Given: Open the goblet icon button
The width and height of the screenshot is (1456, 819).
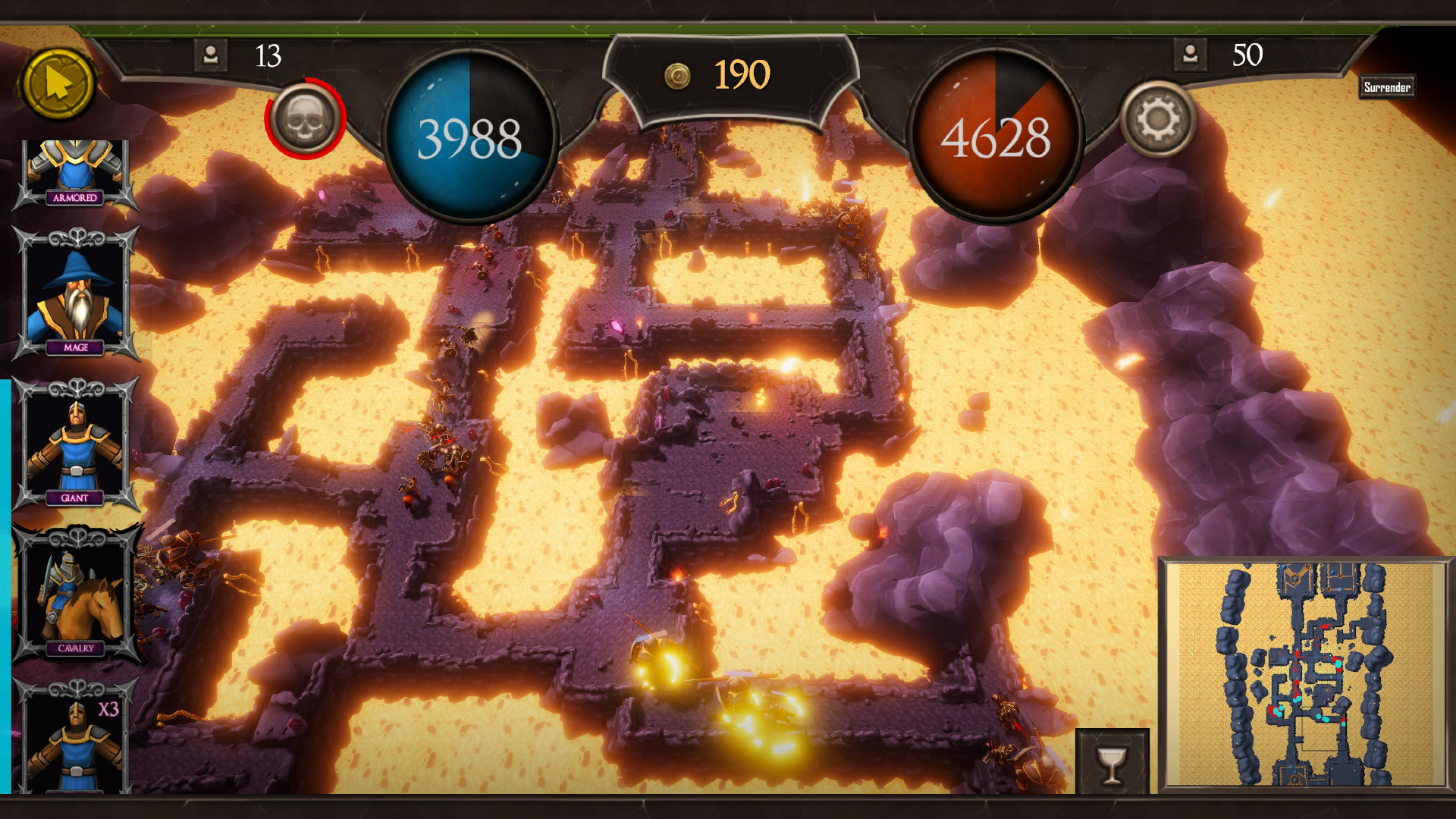Looking at the screenshot, I should 1112,762.
